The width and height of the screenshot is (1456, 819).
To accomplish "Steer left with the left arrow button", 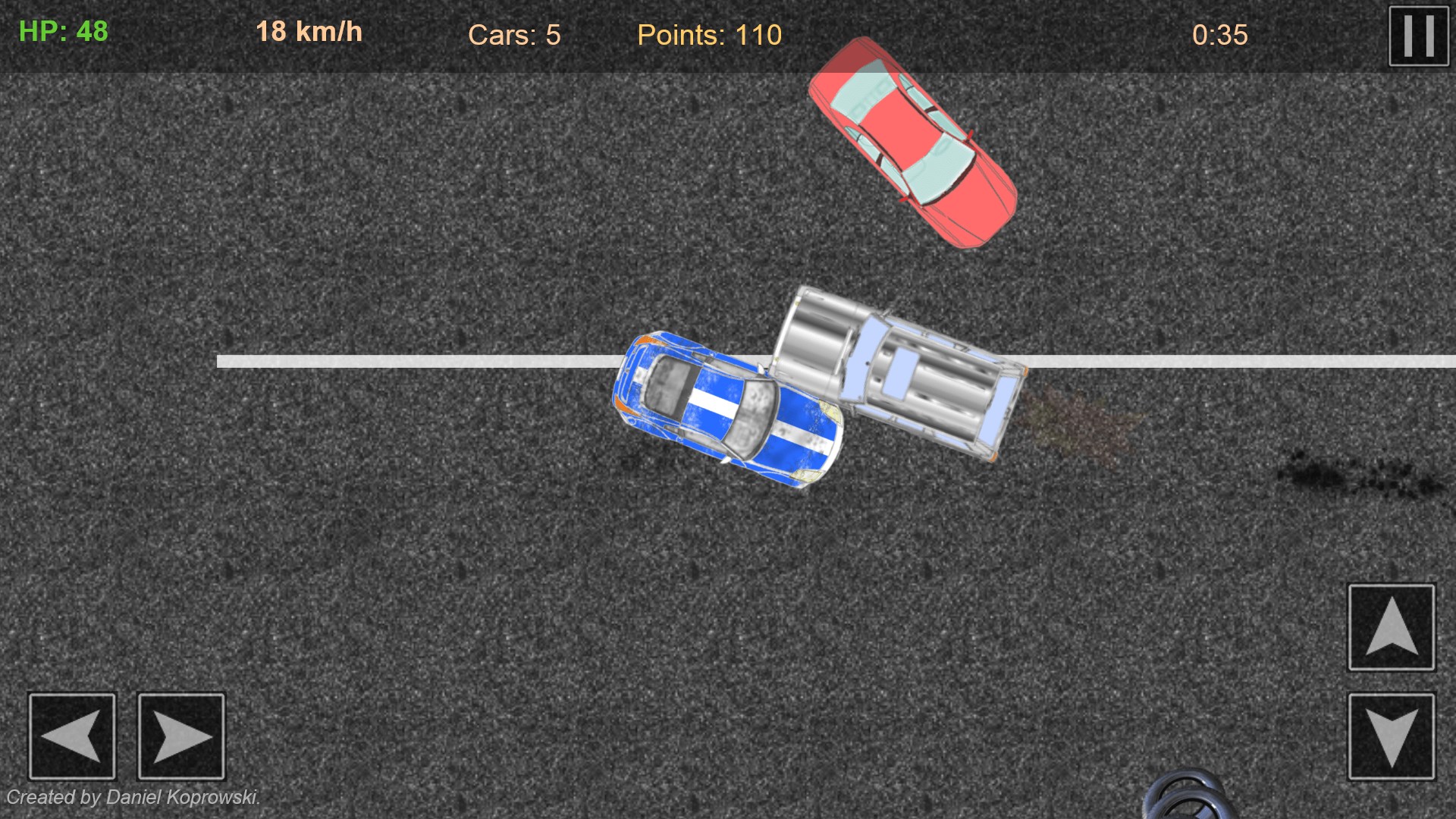I will coord(72,736).
